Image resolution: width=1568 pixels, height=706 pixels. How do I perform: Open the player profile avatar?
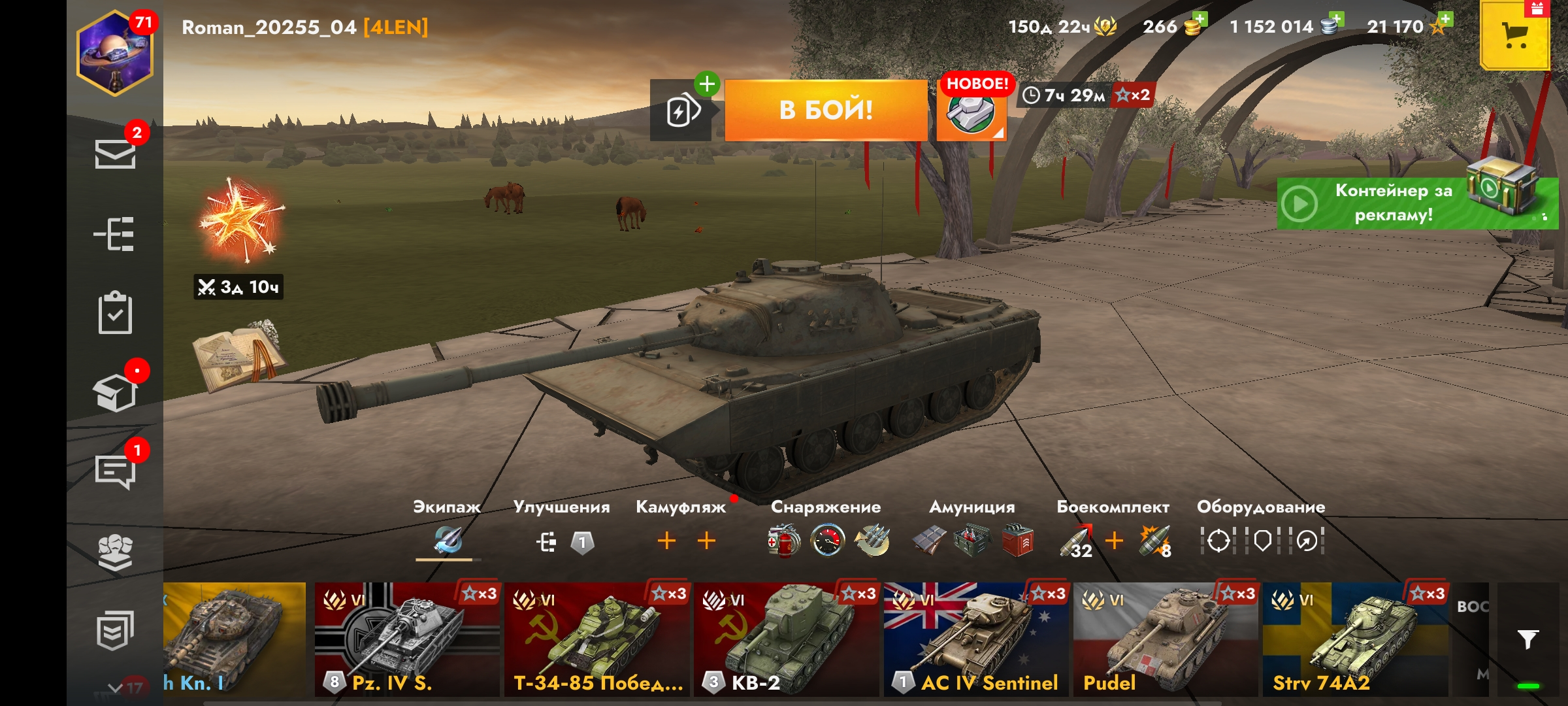[115, 55]
